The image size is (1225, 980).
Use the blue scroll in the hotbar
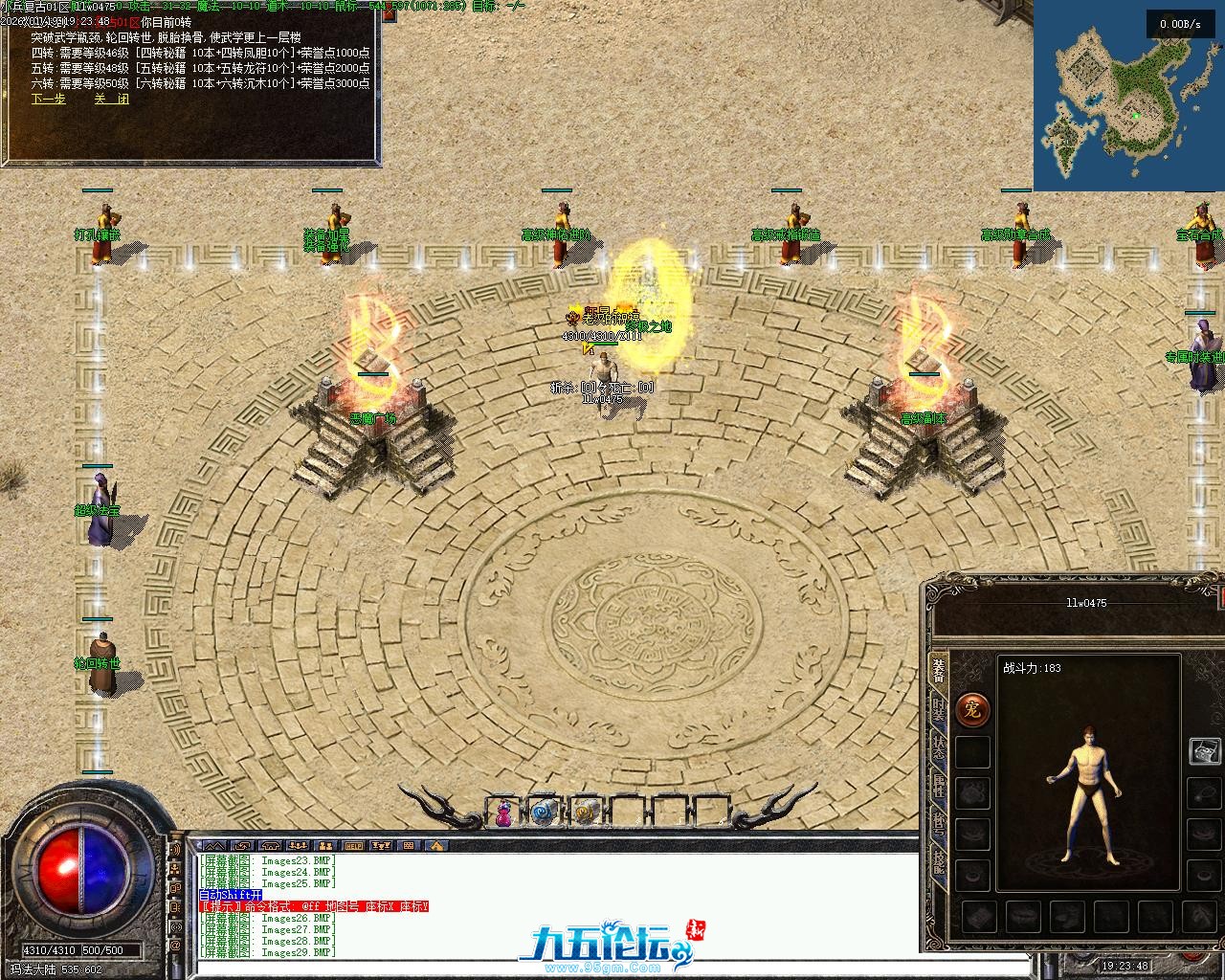pyautogui.click(x=544, y=813)
